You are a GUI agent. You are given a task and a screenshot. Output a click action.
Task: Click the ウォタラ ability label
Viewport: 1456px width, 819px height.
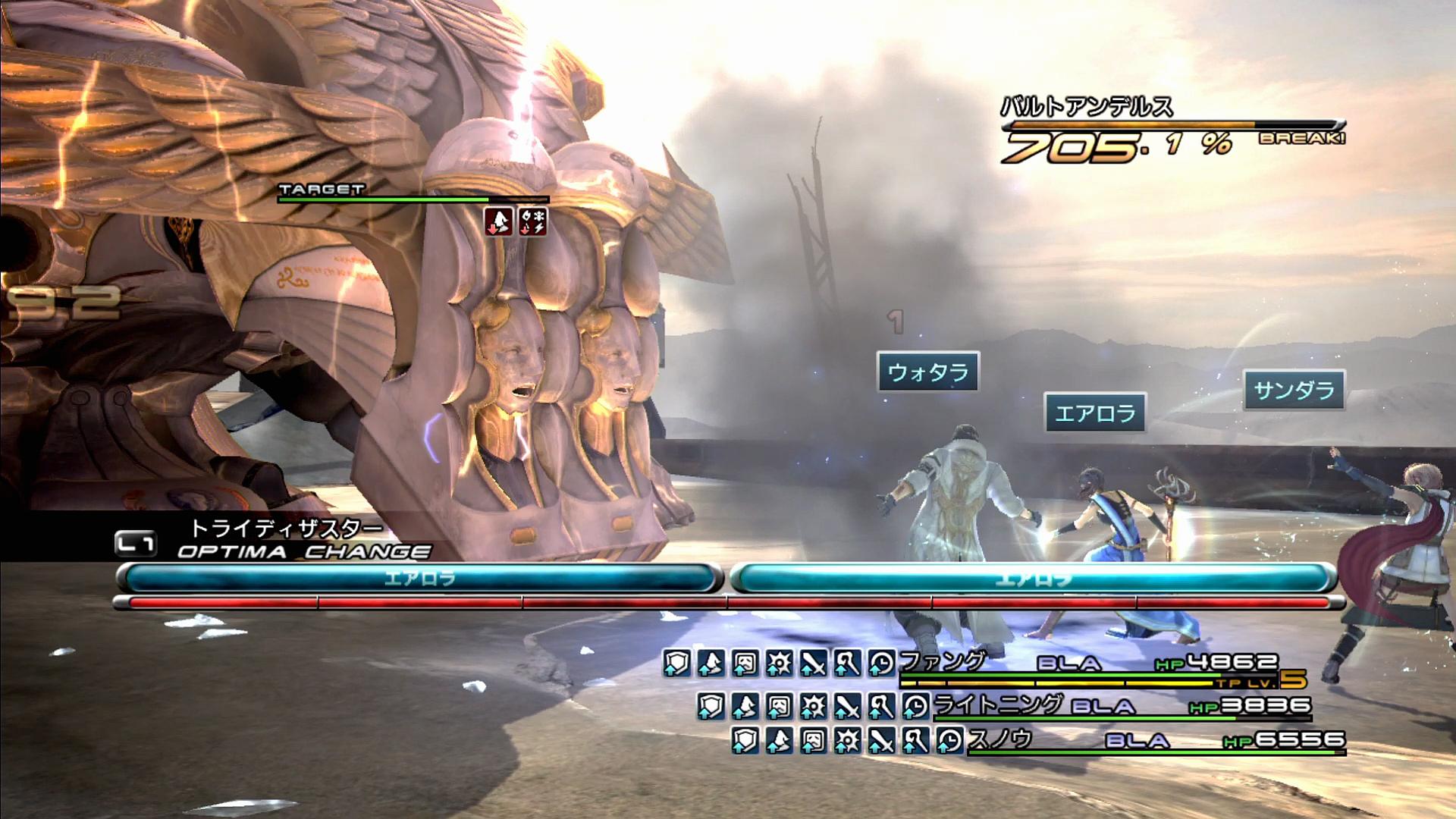928,372
